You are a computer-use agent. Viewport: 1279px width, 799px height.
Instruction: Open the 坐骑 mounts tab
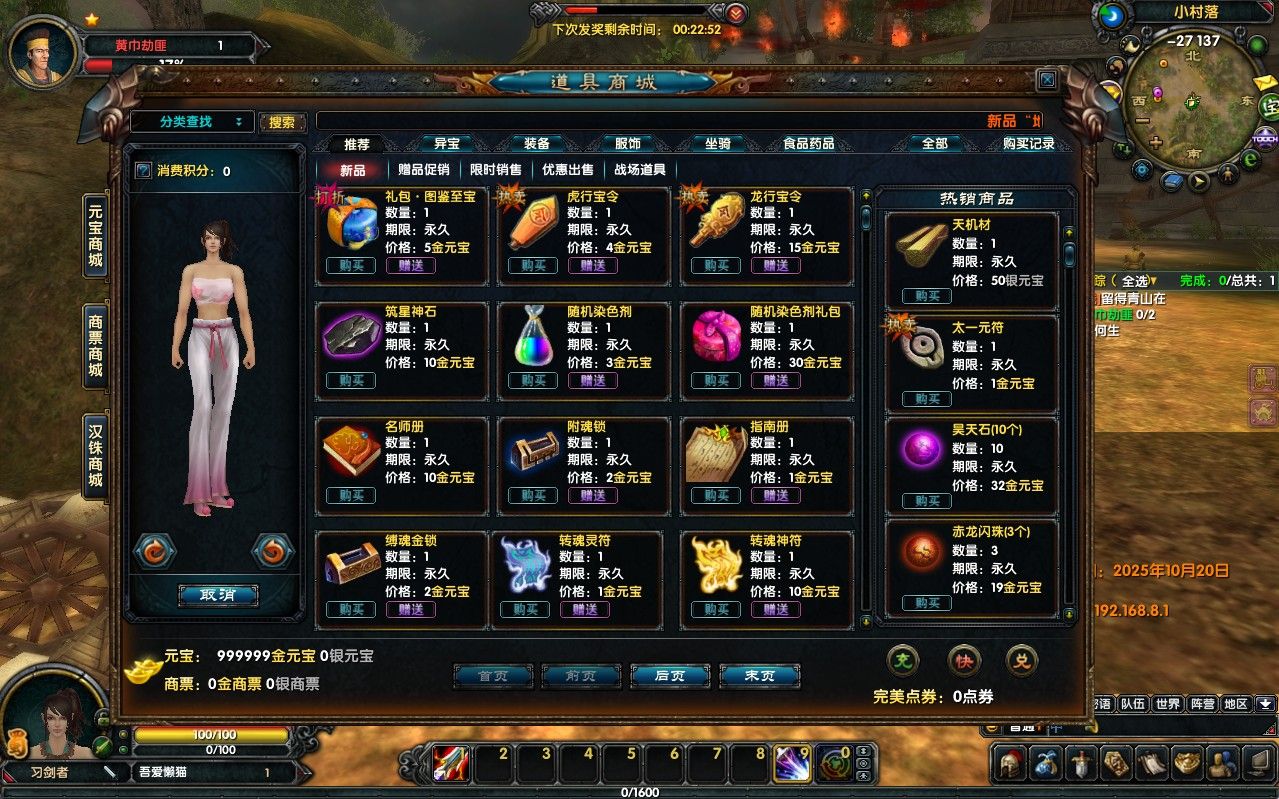point(717,144)
